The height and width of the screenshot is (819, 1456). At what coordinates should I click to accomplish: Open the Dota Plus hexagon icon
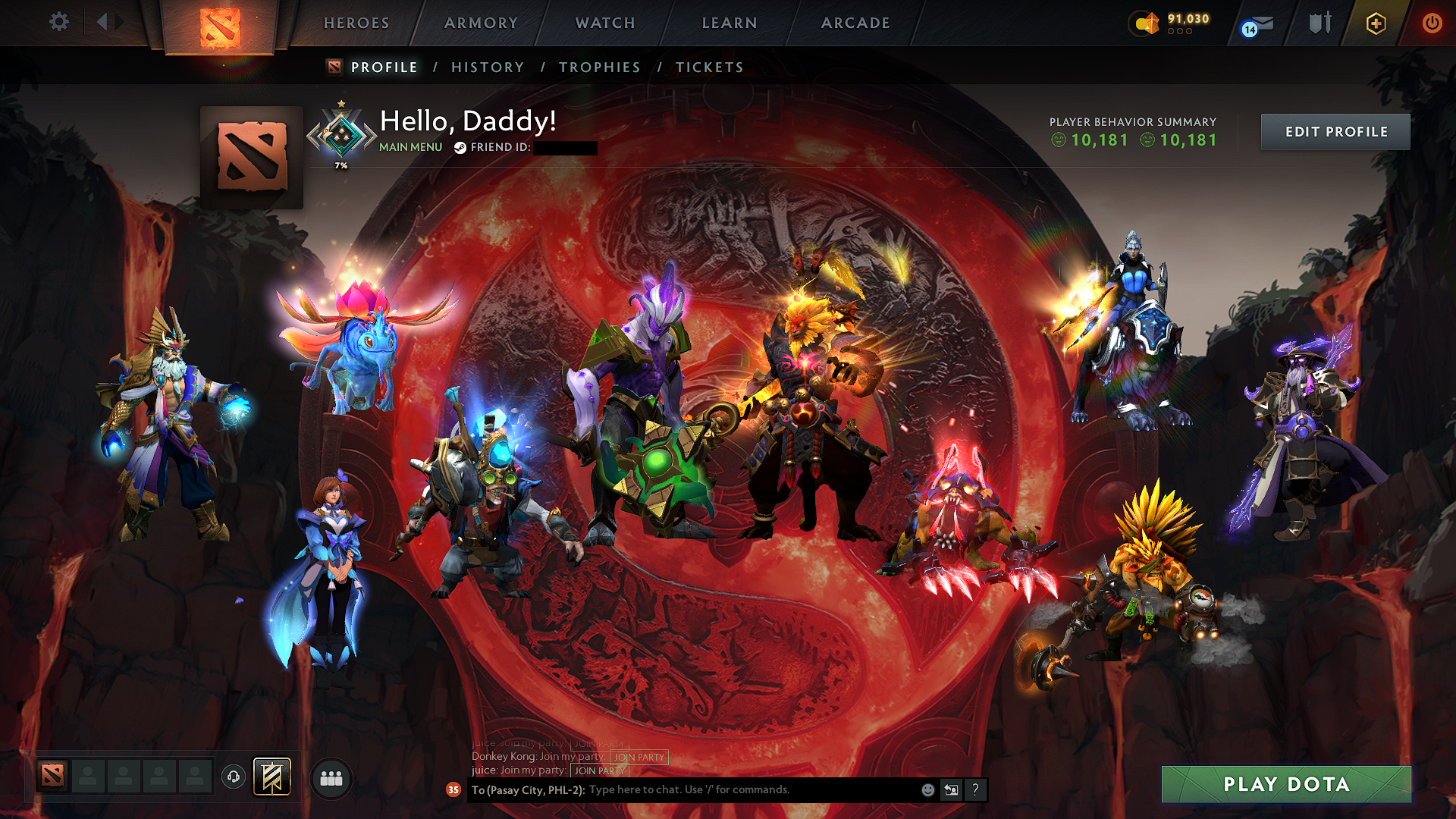pos(1377,24)
